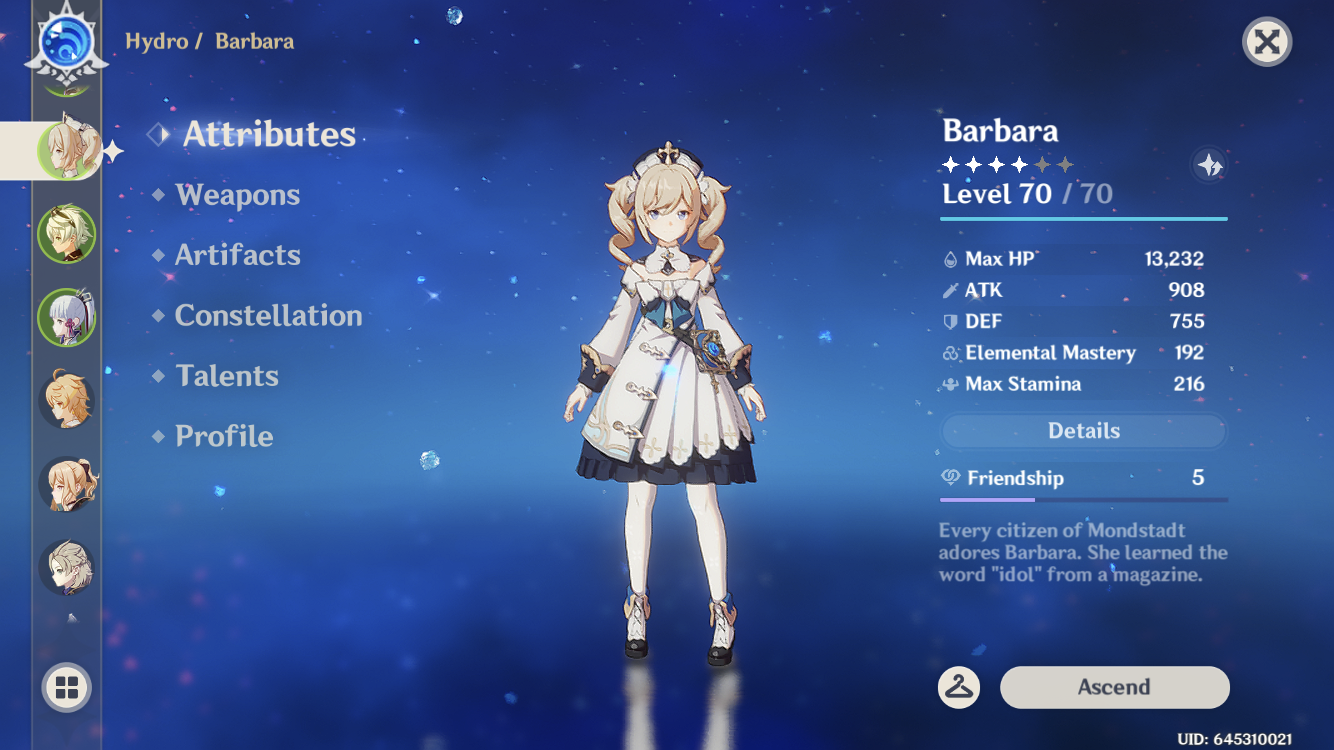Image resolution: width=1334 pixels, height=750 pixels.
Task: Click the DEF shield icon
Action: click(952, 321)
